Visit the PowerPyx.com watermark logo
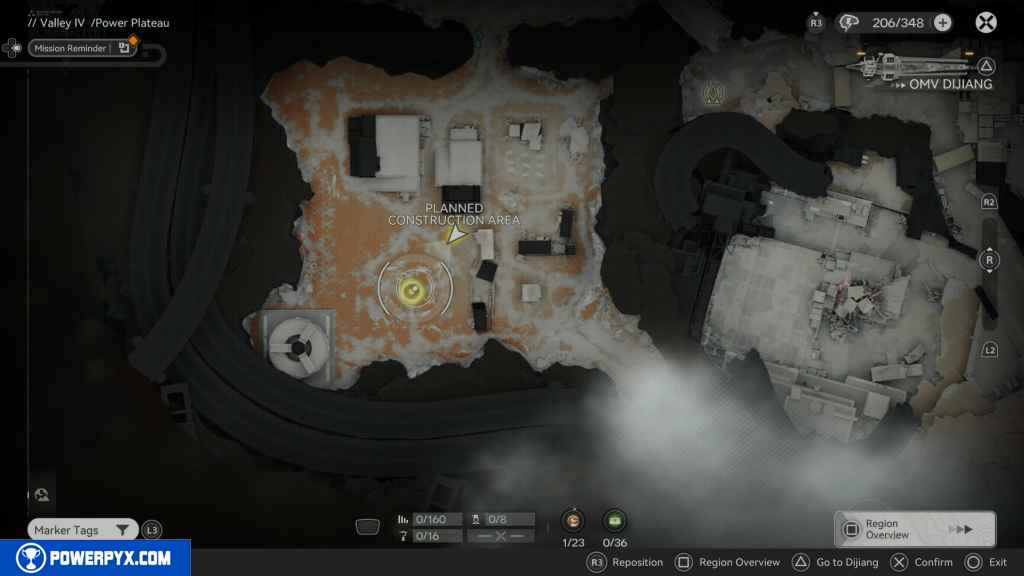The image size is (1024, 576). (x=95, y=558)
